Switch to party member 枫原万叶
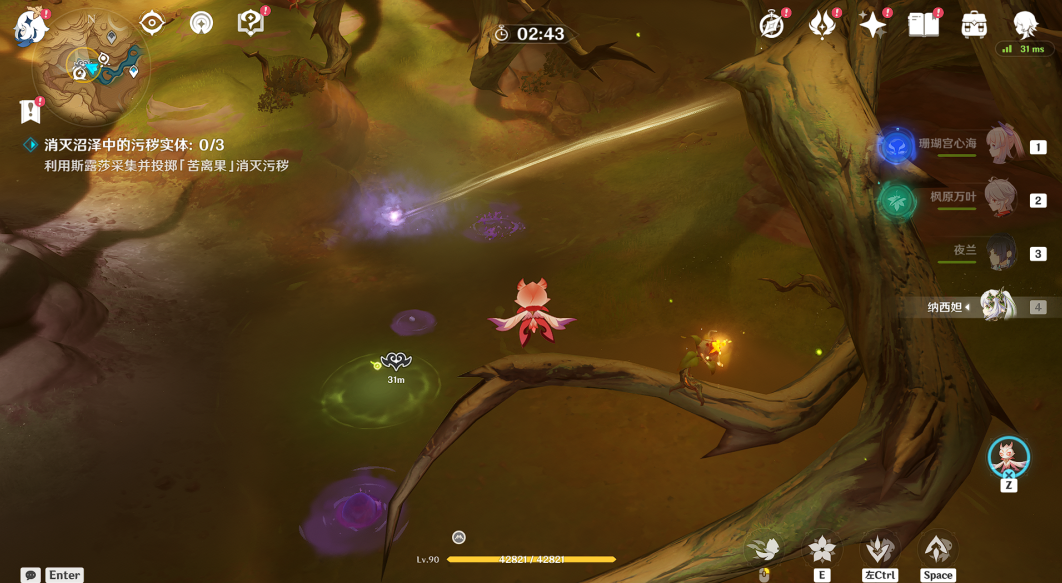Viewport: 1062px width, 583px height. [x=1000, y=198]
